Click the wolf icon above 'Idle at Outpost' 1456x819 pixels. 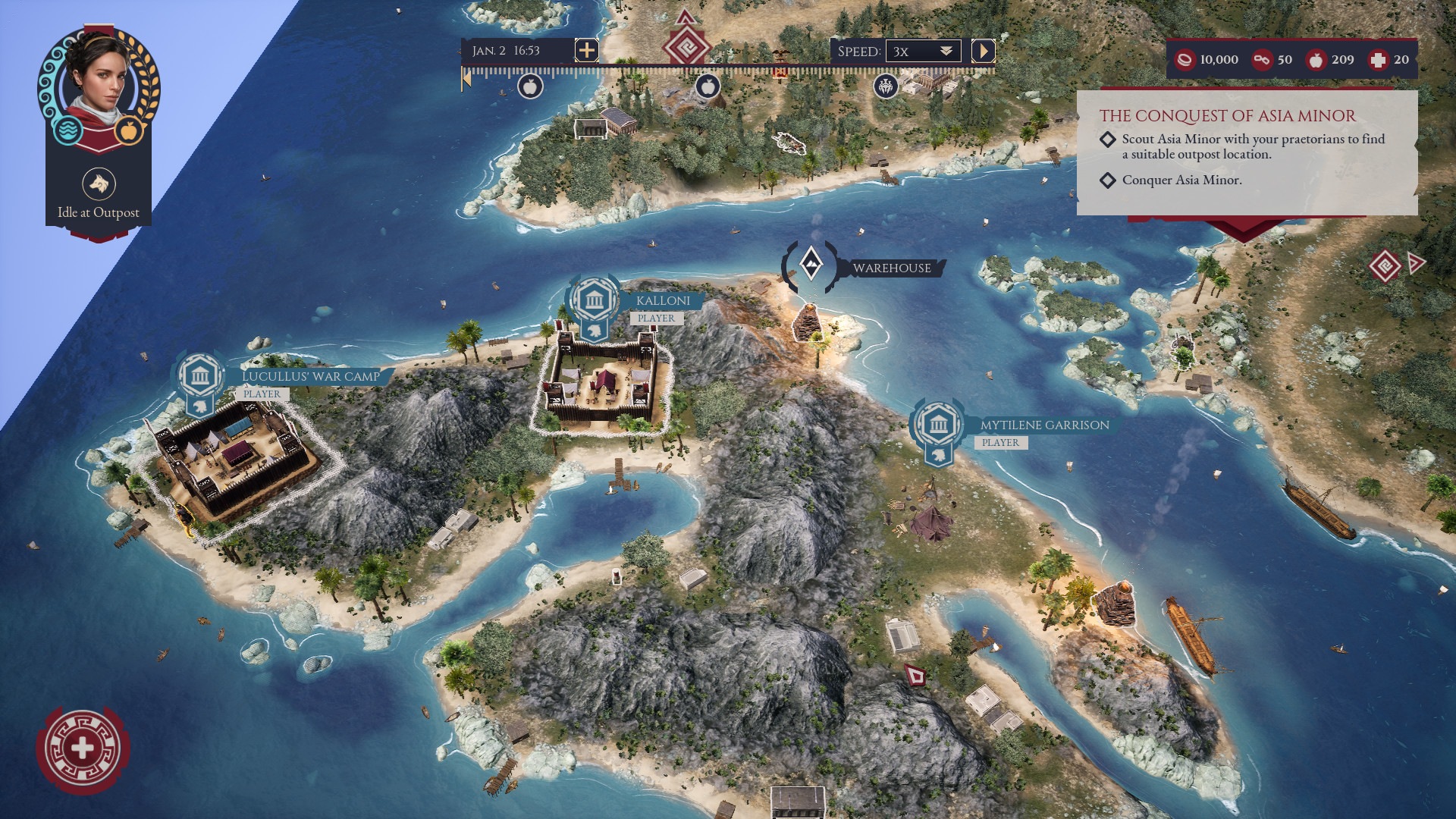click(97, 182)
